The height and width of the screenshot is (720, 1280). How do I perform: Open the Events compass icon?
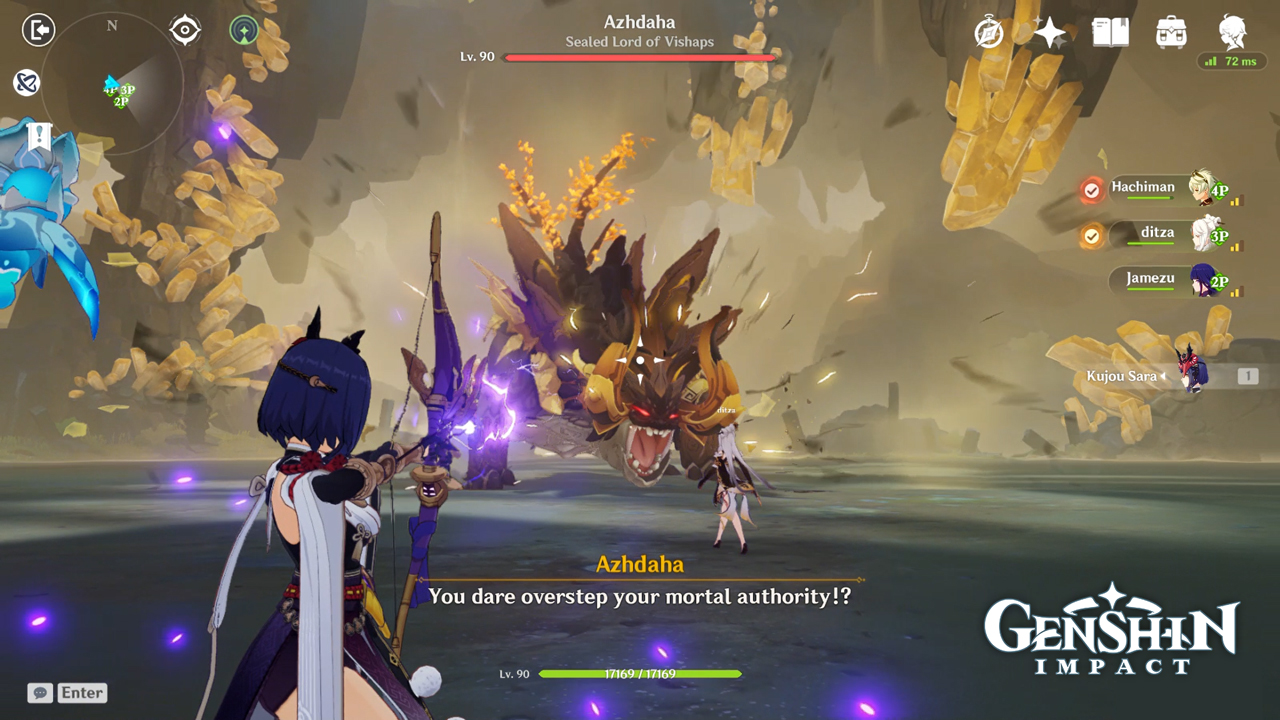click(988, 33)
